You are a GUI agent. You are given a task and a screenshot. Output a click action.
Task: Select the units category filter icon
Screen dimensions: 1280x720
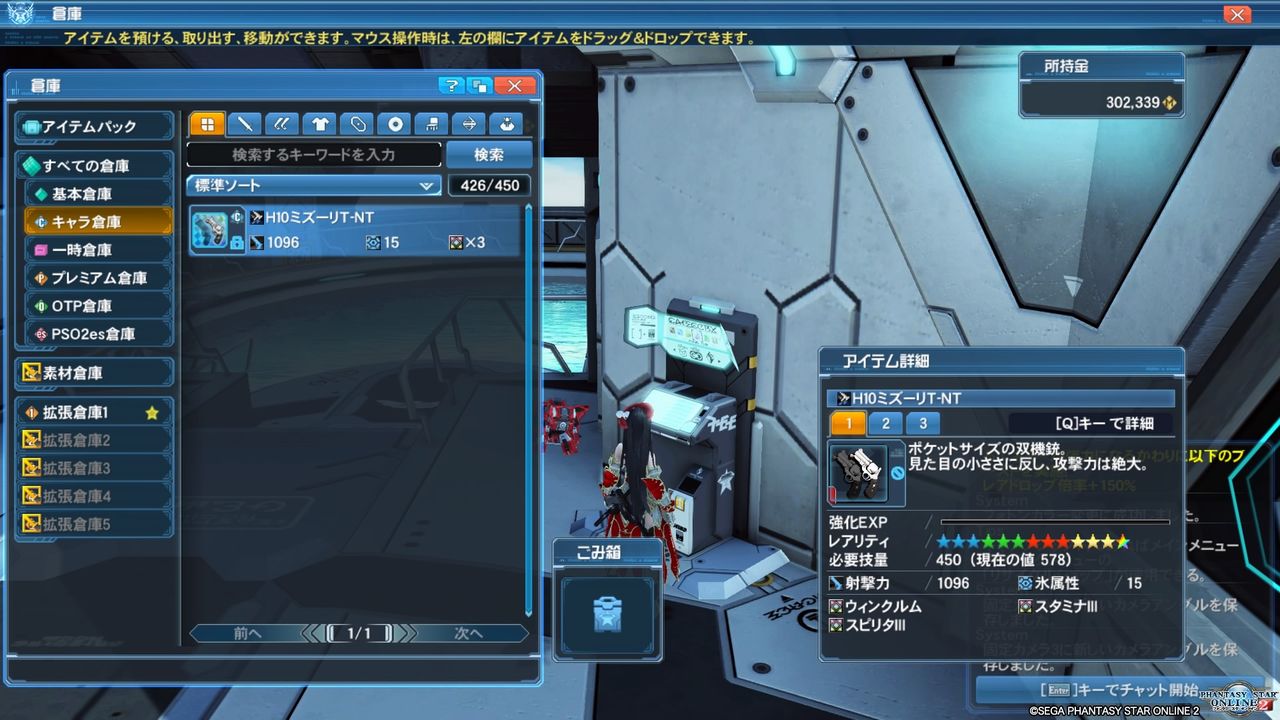pyautogui.click(x=358, y=124)
